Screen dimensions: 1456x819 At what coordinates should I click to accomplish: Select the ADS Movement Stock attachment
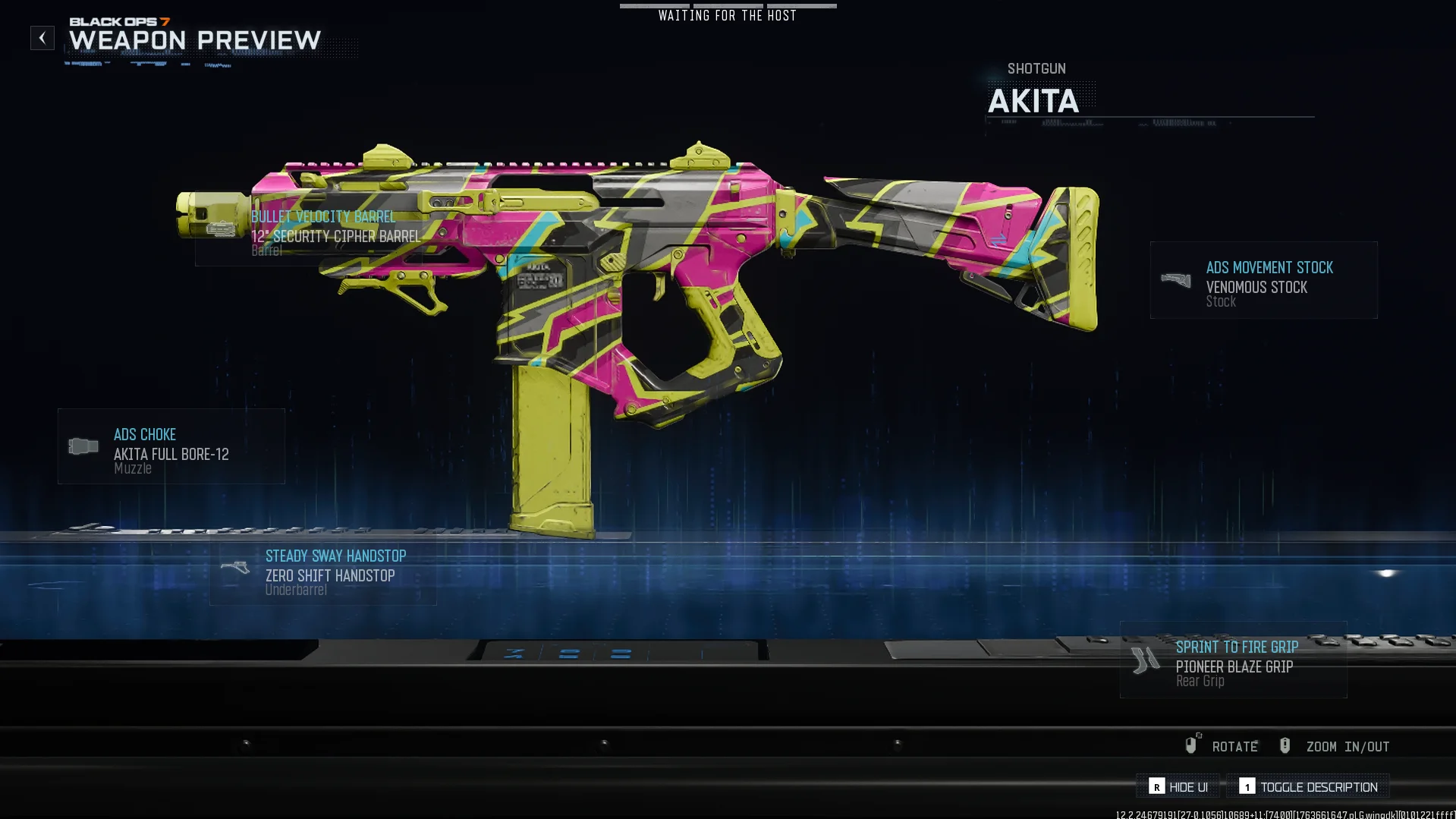click(x=1263, y=280)
